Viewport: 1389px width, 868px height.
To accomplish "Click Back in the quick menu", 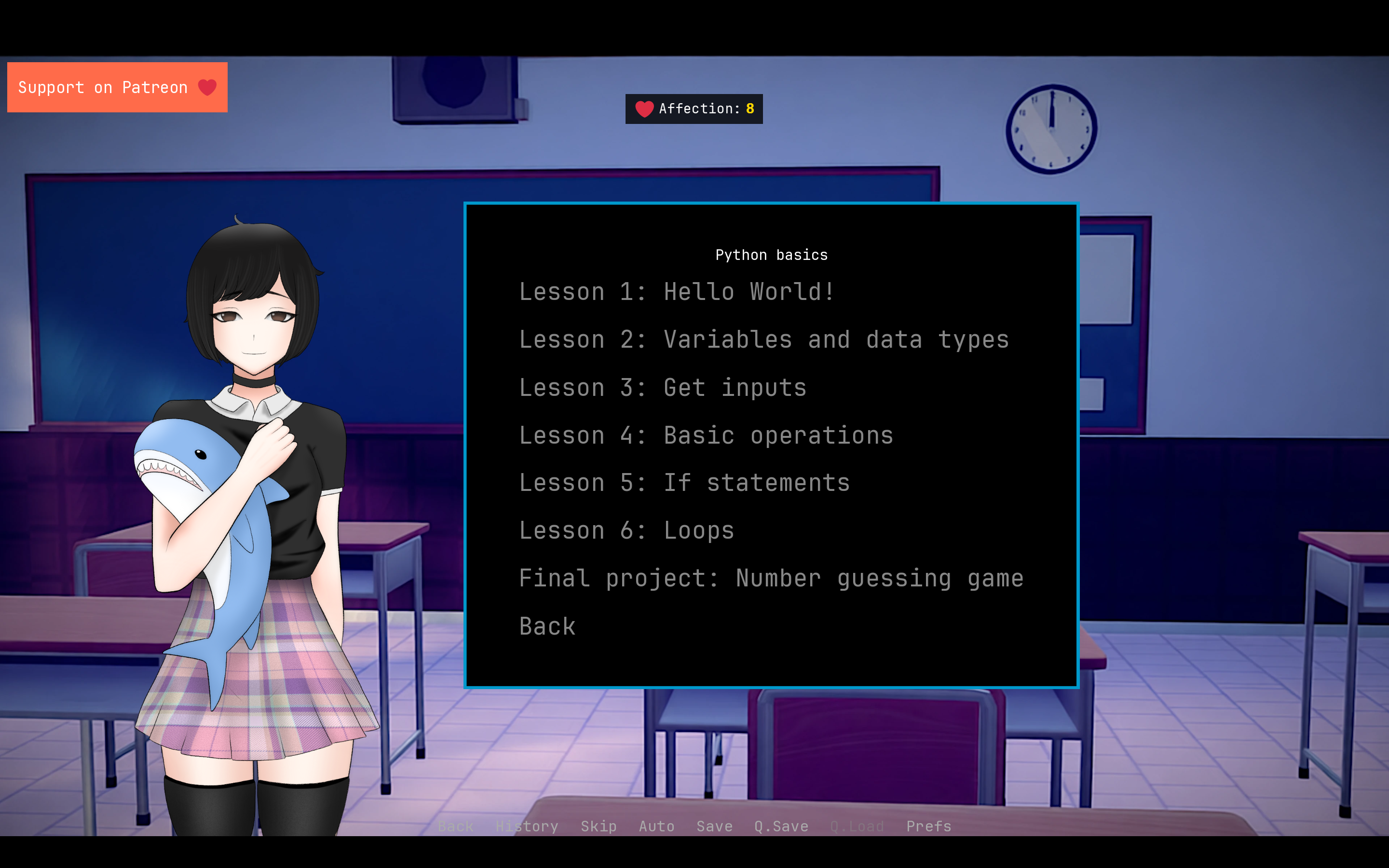I will point(455,826).
